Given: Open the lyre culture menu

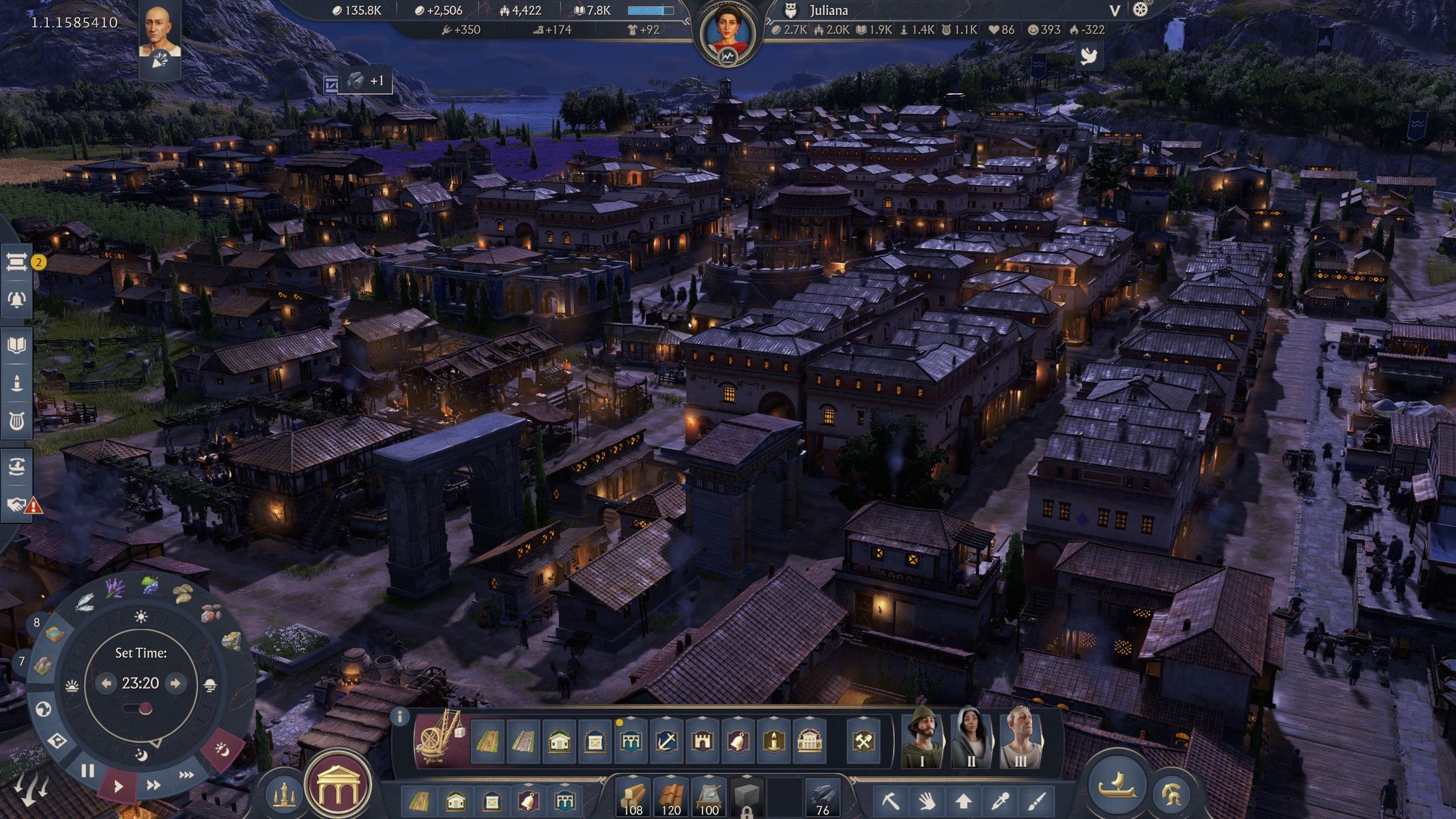Looking at the screenshot, I should click(16, 421).
